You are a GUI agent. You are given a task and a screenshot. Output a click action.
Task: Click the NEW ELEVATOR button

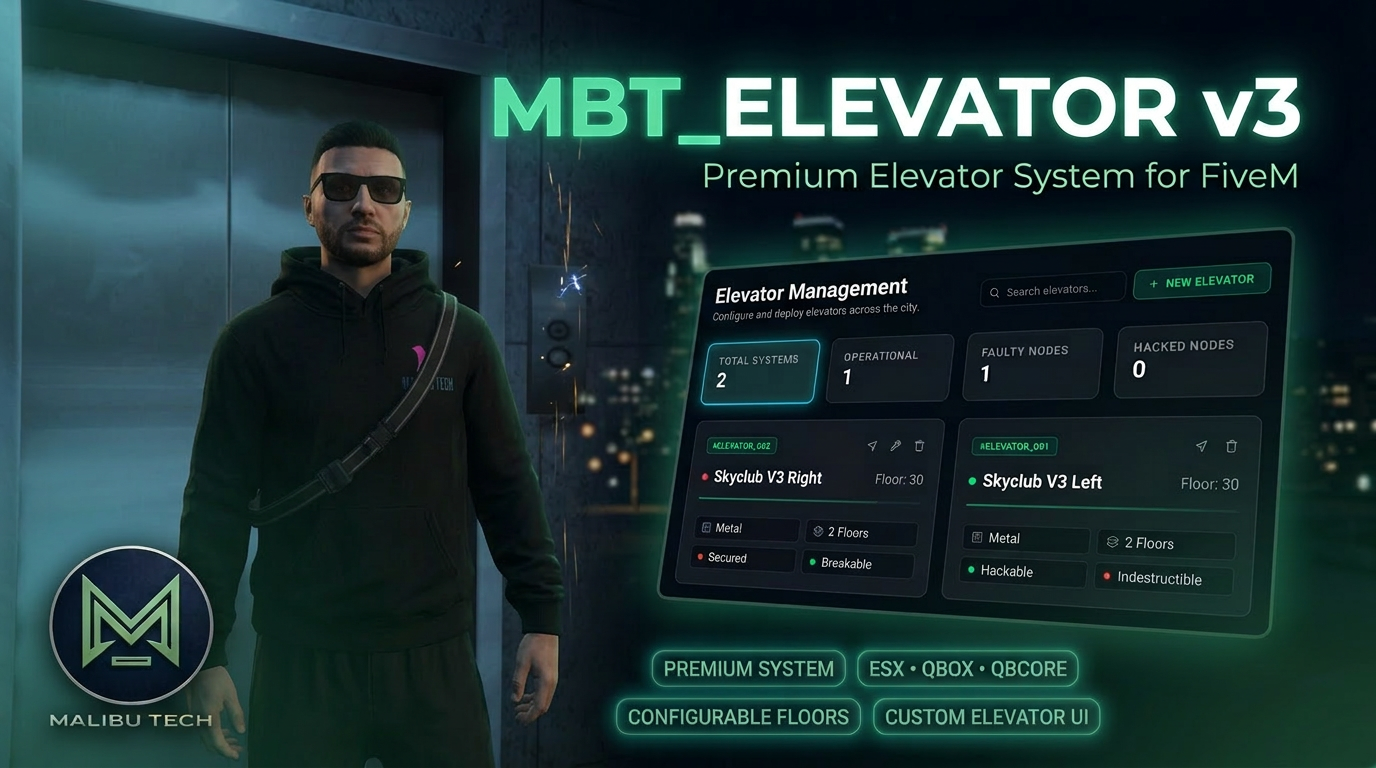tap(1202, 281)
